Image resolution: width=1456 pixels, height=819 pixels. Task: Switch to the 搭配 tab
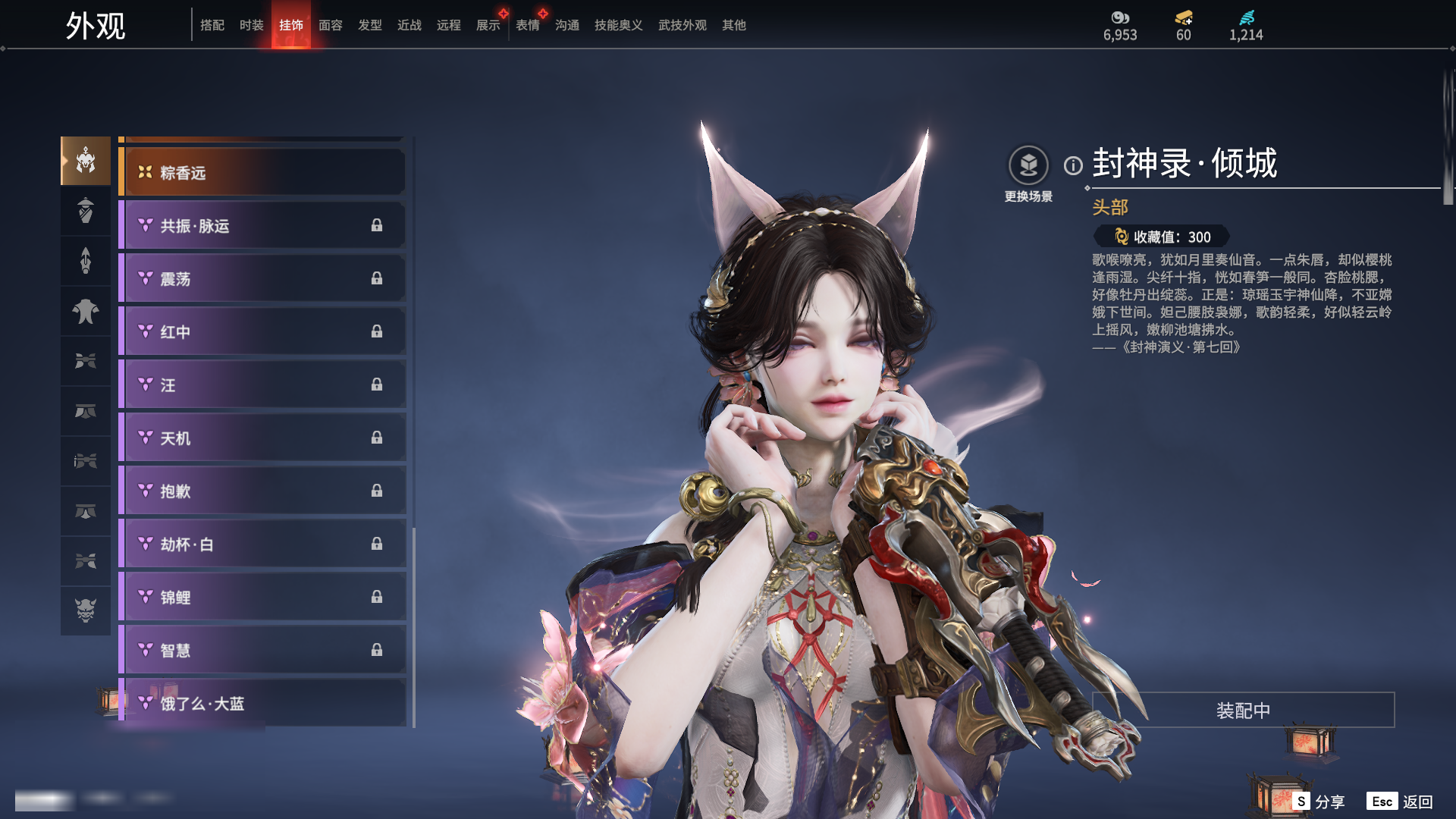[x=212, y=25]
